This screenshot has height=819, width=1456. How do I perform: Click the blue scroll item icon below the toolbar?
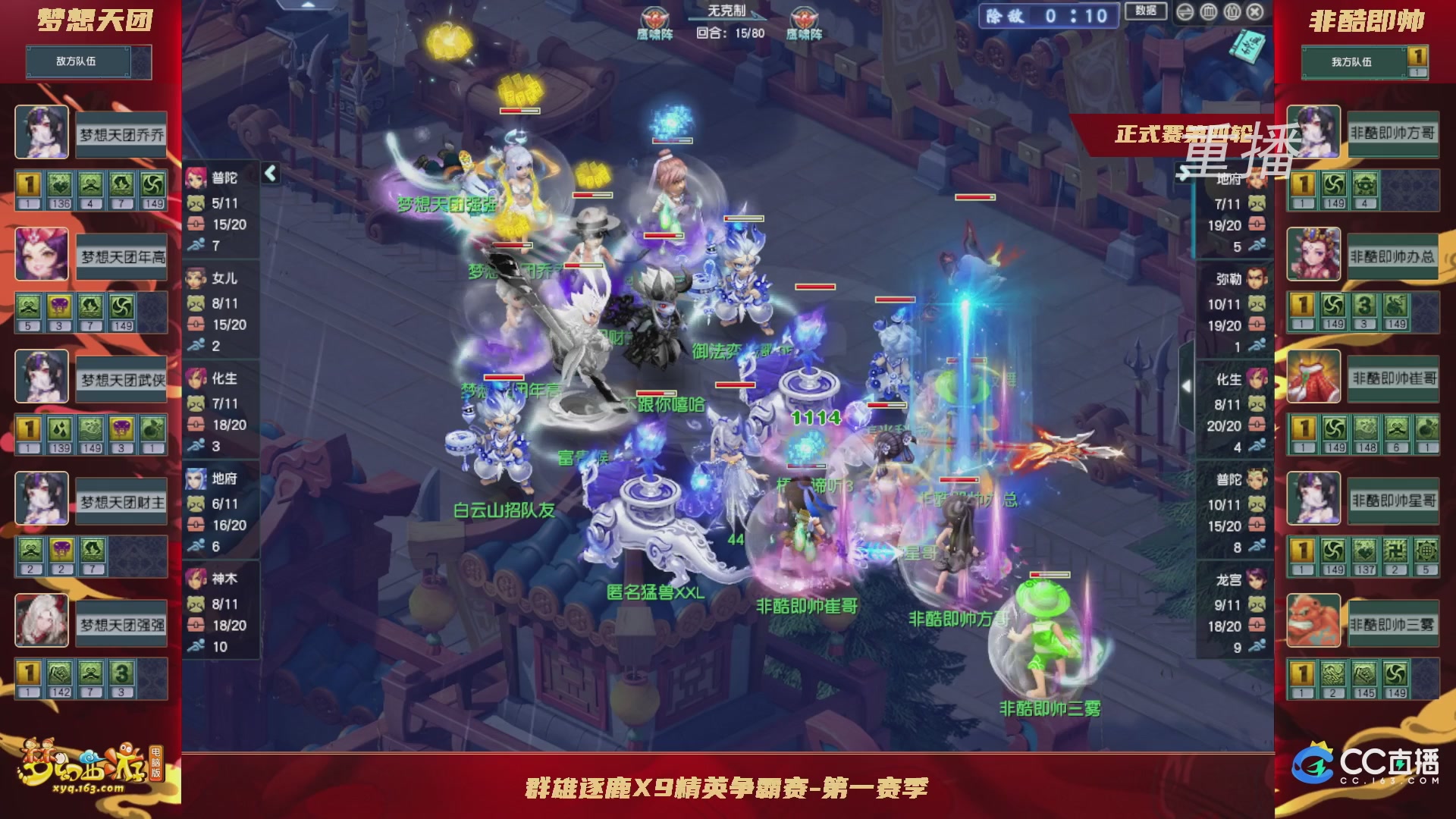[x=1247, y=46]
